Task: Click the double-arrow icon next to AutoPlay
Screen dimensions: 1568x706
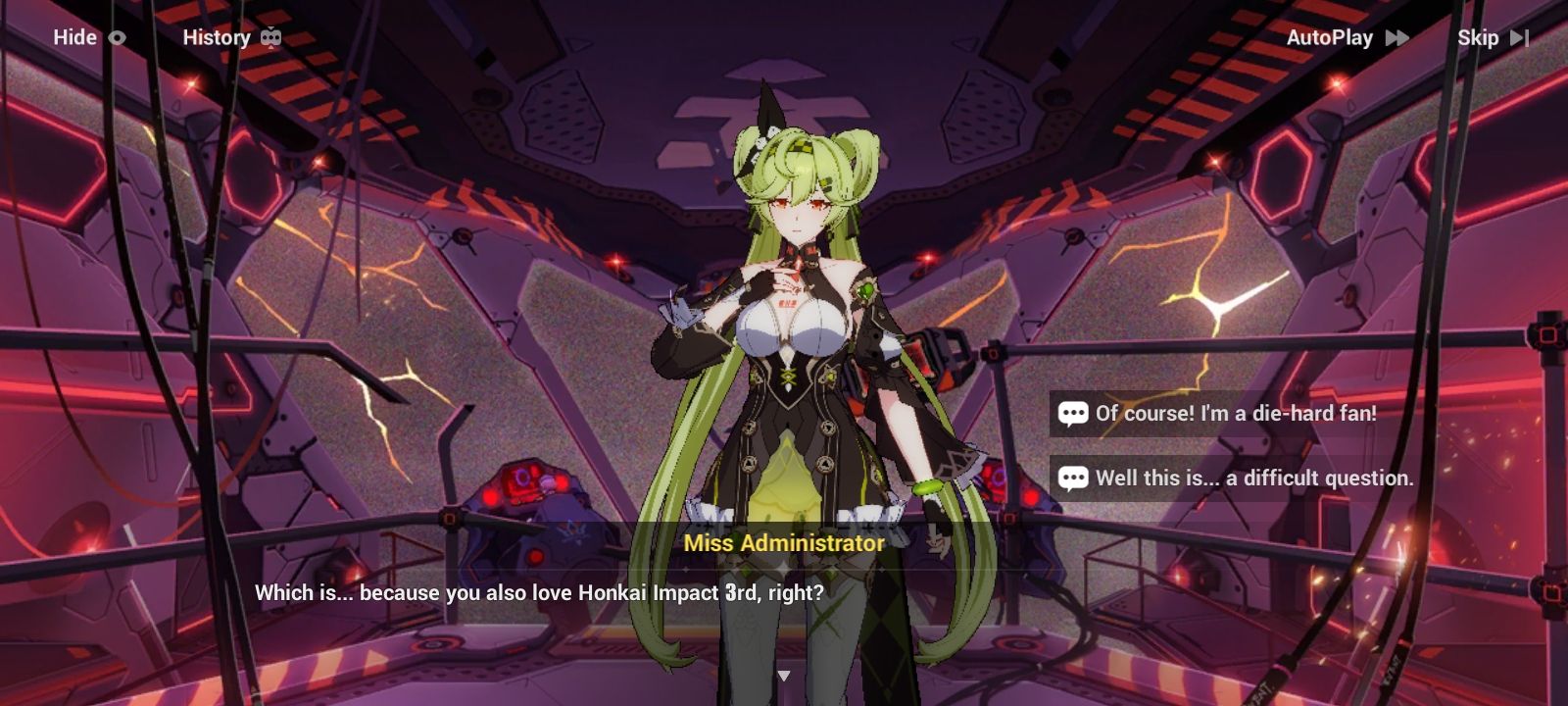Action: 1399,37
